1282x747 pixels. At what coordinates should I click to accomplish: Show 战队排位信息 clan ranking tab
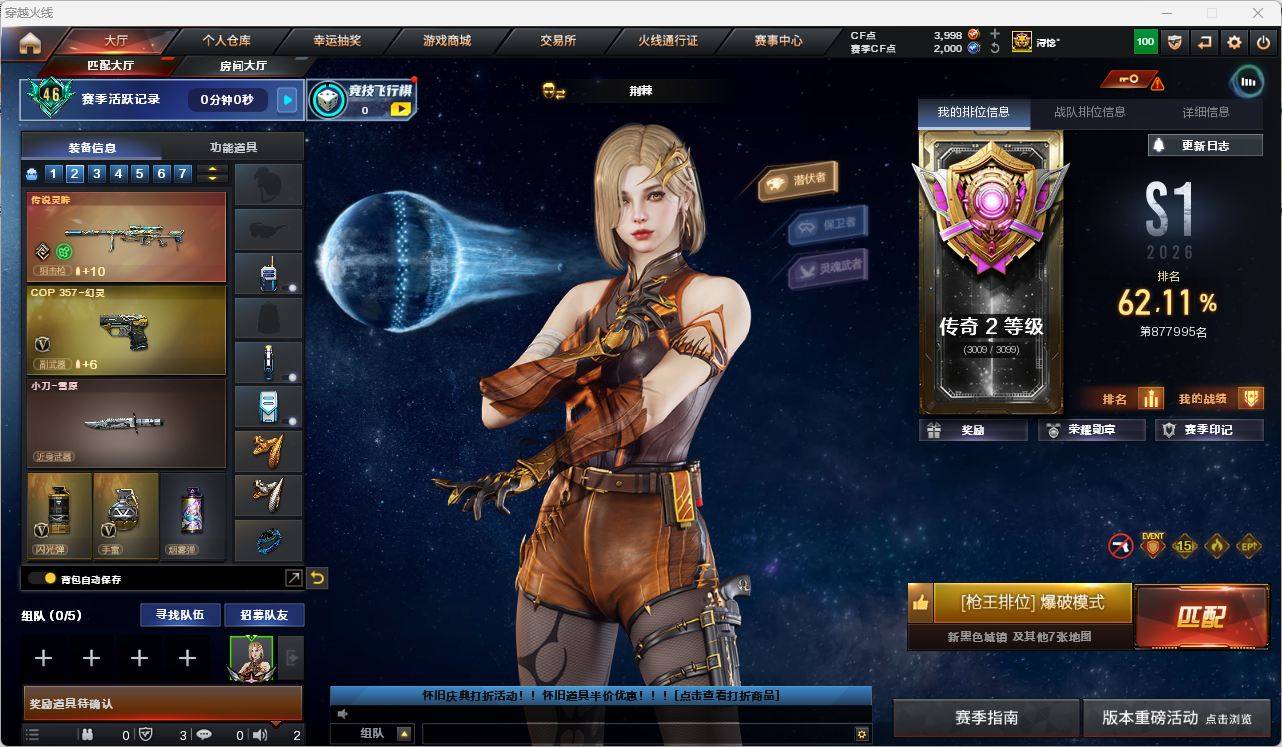pyautogui.click(x=1089, y=113)
